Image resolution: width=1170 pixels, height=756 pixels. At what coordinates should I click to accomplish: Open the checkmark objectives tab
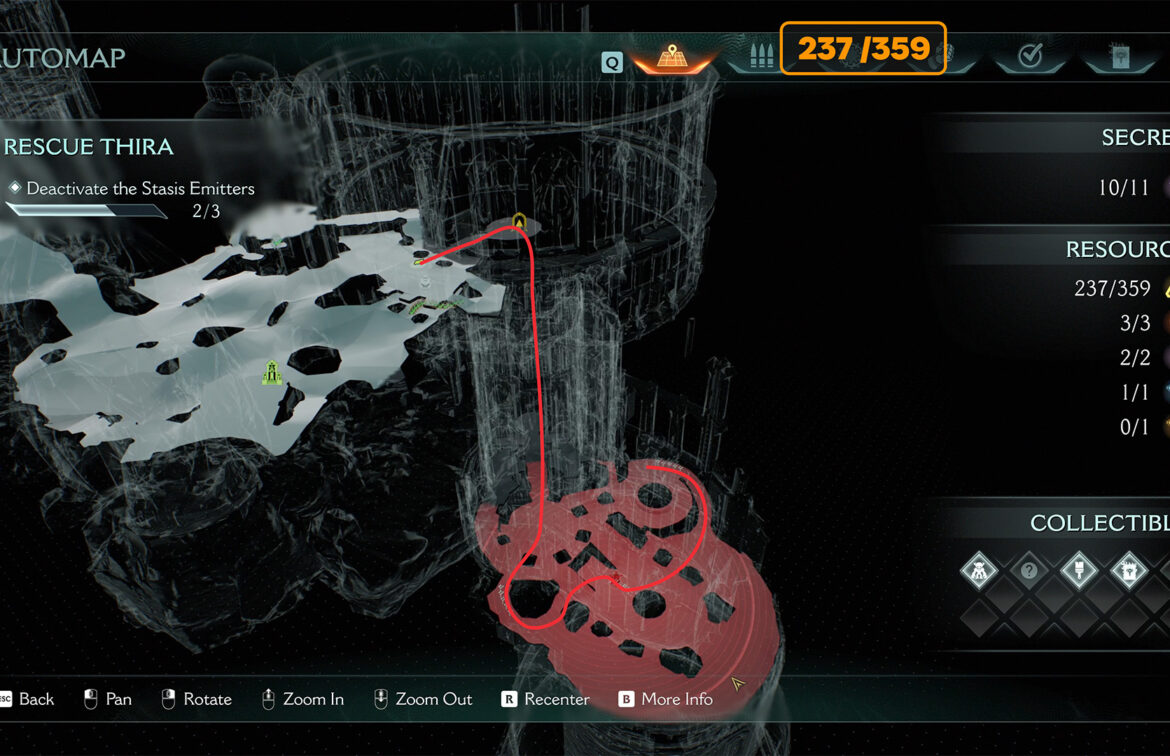point(1030,57)
